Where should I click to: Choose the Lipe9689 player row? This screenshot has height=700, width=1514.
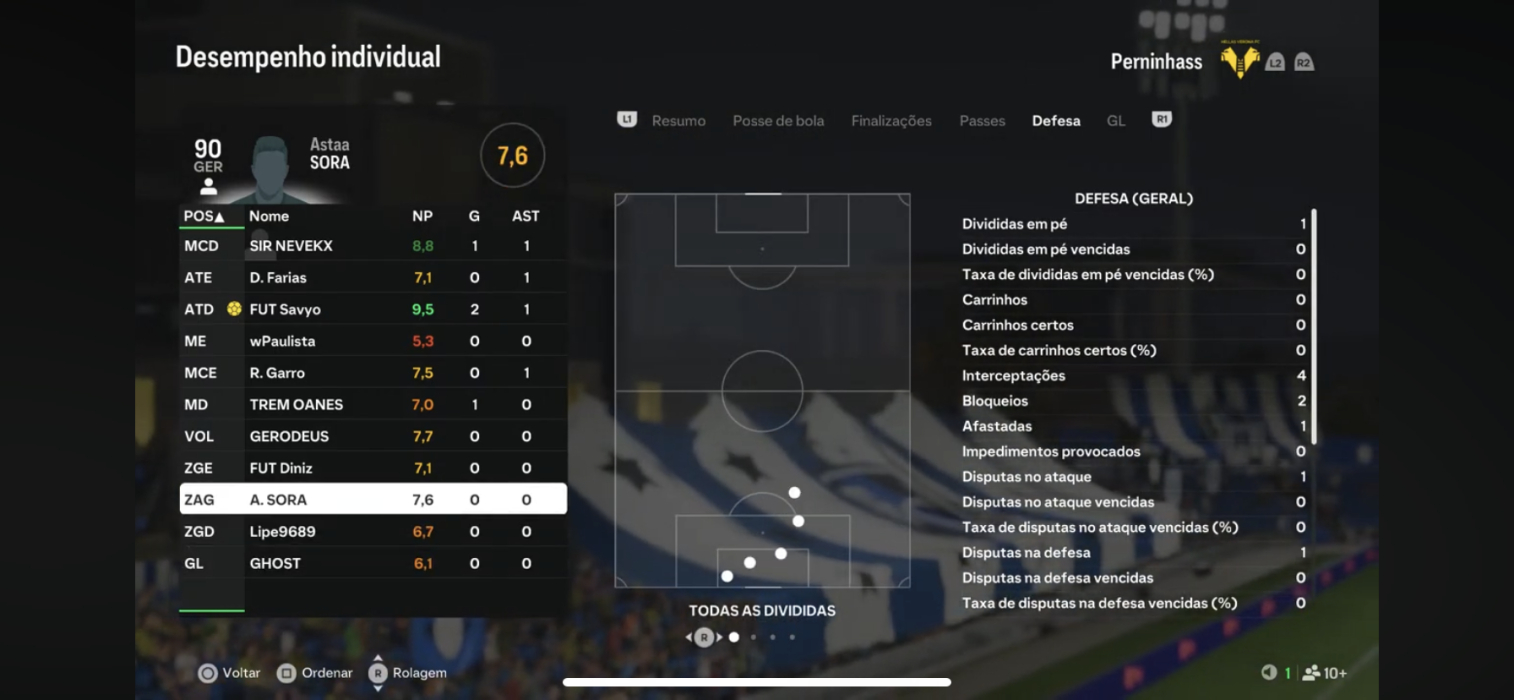(372, 532)
